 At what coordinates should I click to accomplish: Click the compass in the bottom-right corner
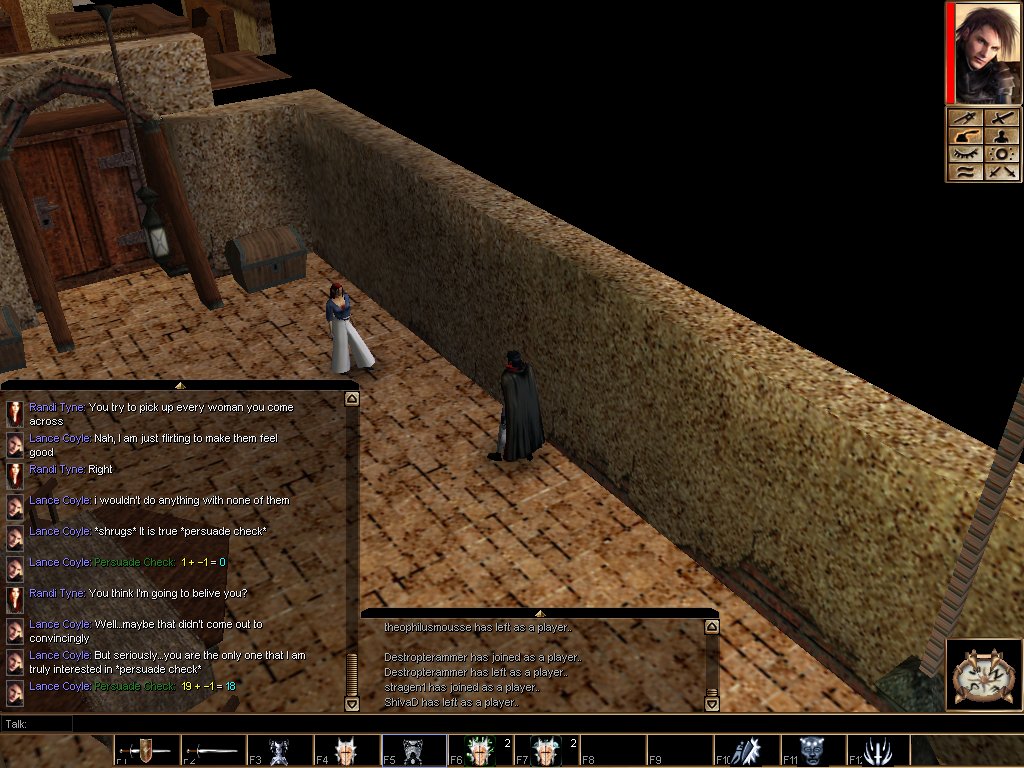984,673
